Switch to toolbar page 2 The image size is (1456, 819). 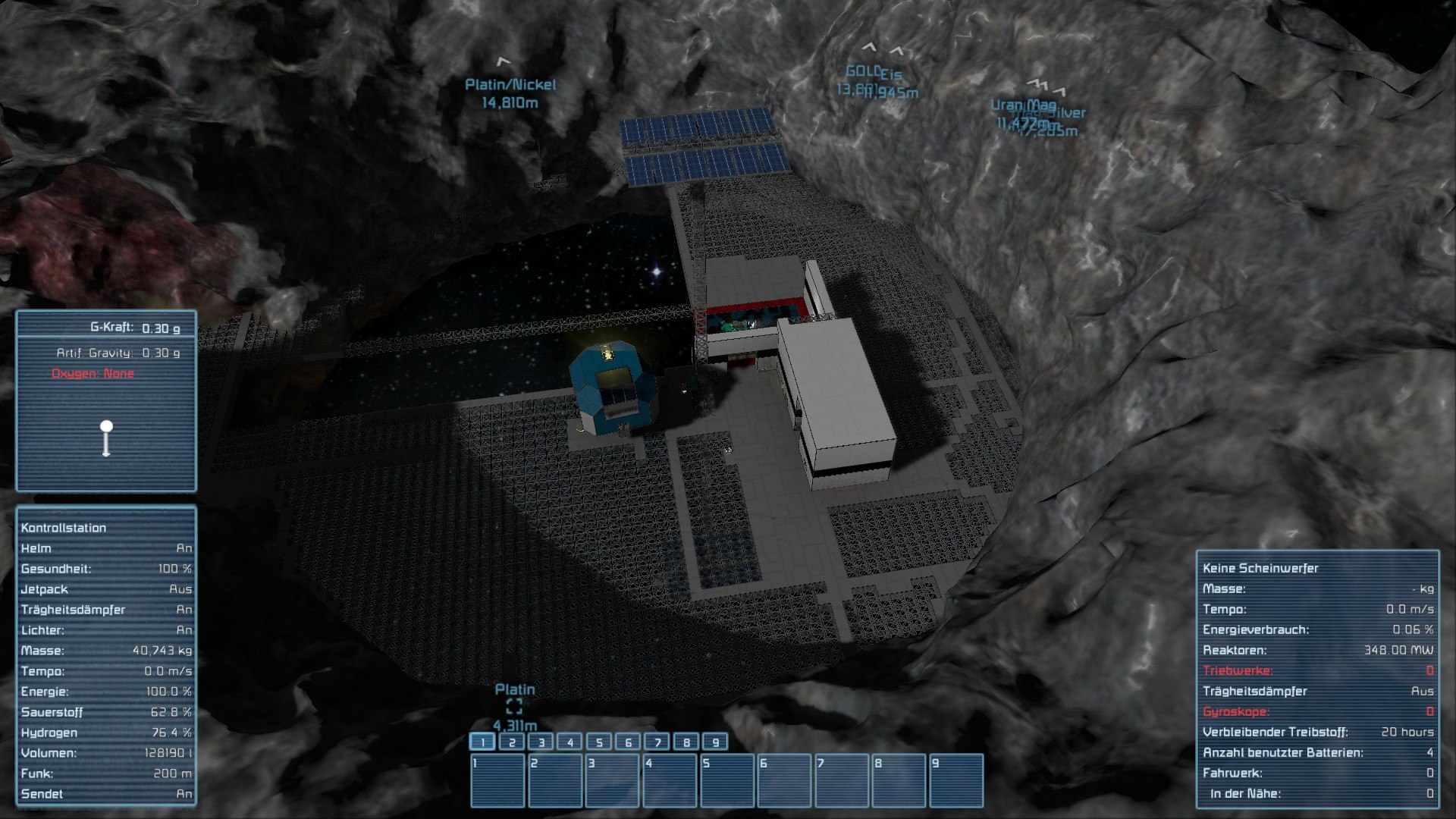pyautogui.click(x=512, y=742)
